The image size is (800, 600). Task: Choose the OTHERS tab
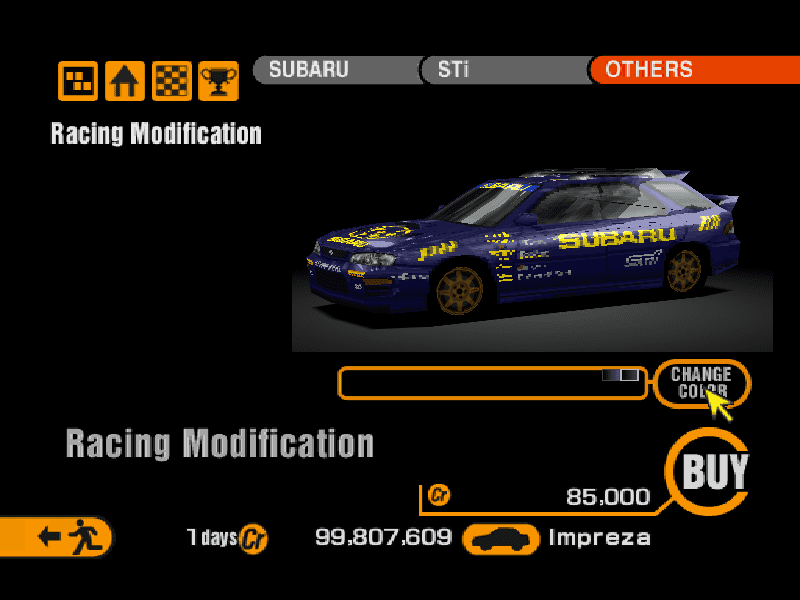point(692,70)
